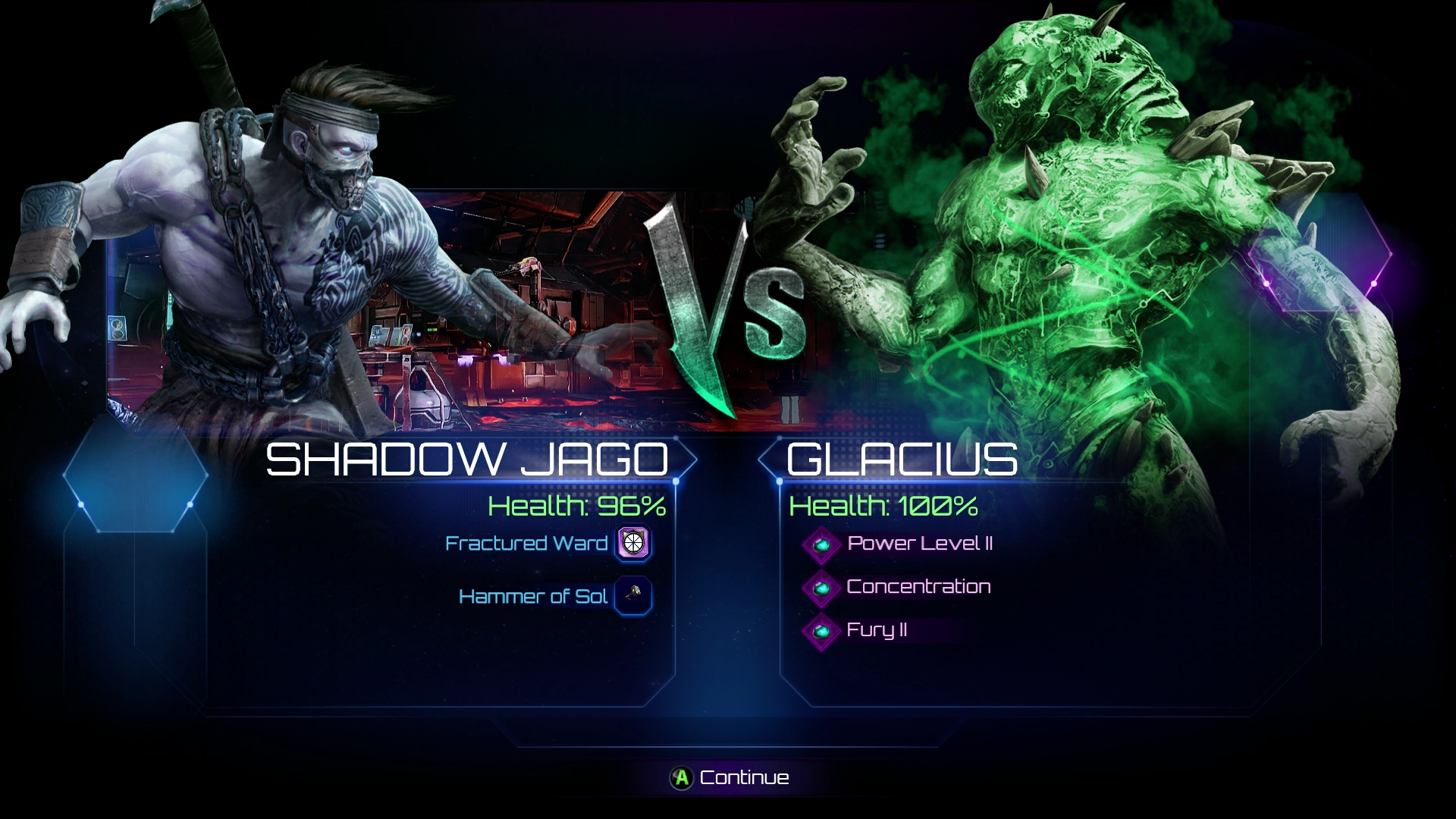Image resolution: width=1456 pixels, height=819 pixels.
Task: Highlight the Fury II buff entry
Action: (x=876, y=630)
